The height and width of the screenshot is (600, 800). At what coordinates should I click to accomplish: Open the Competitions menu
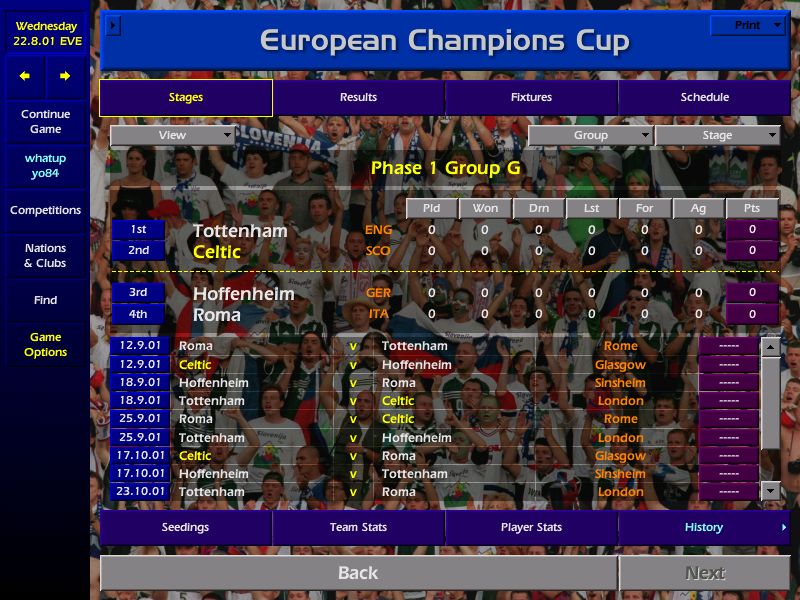[45, 210]
